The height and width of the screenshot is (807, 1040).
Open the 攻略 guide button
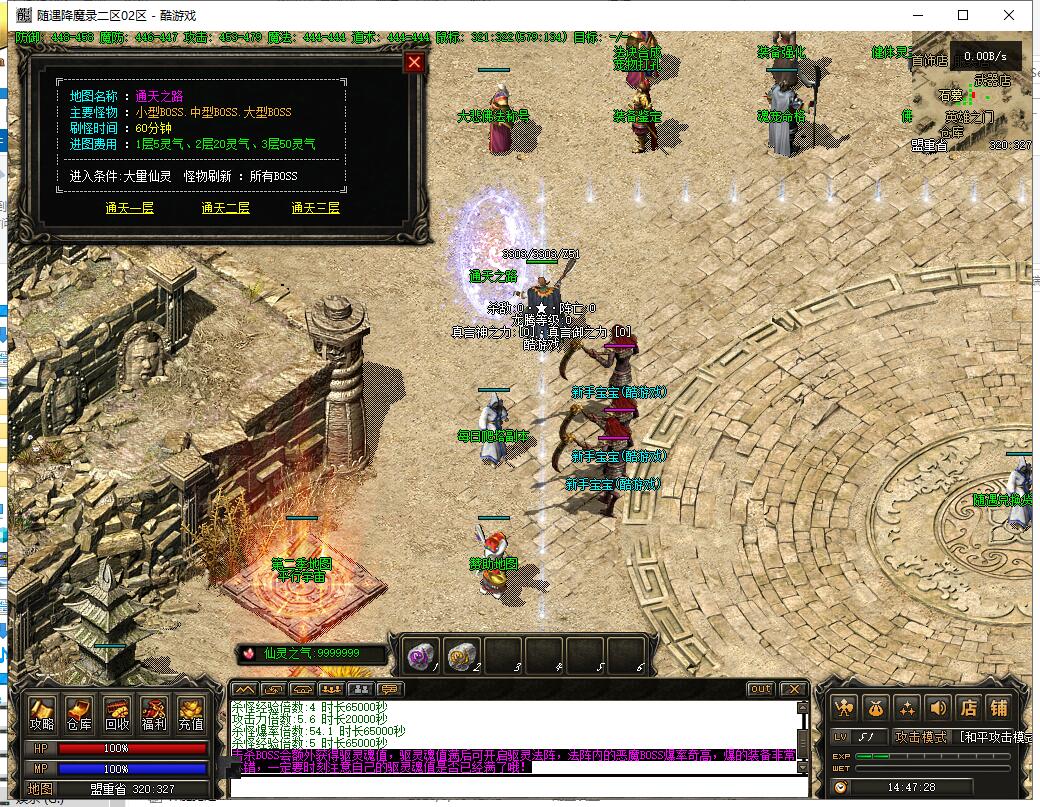tap(42, 714)
